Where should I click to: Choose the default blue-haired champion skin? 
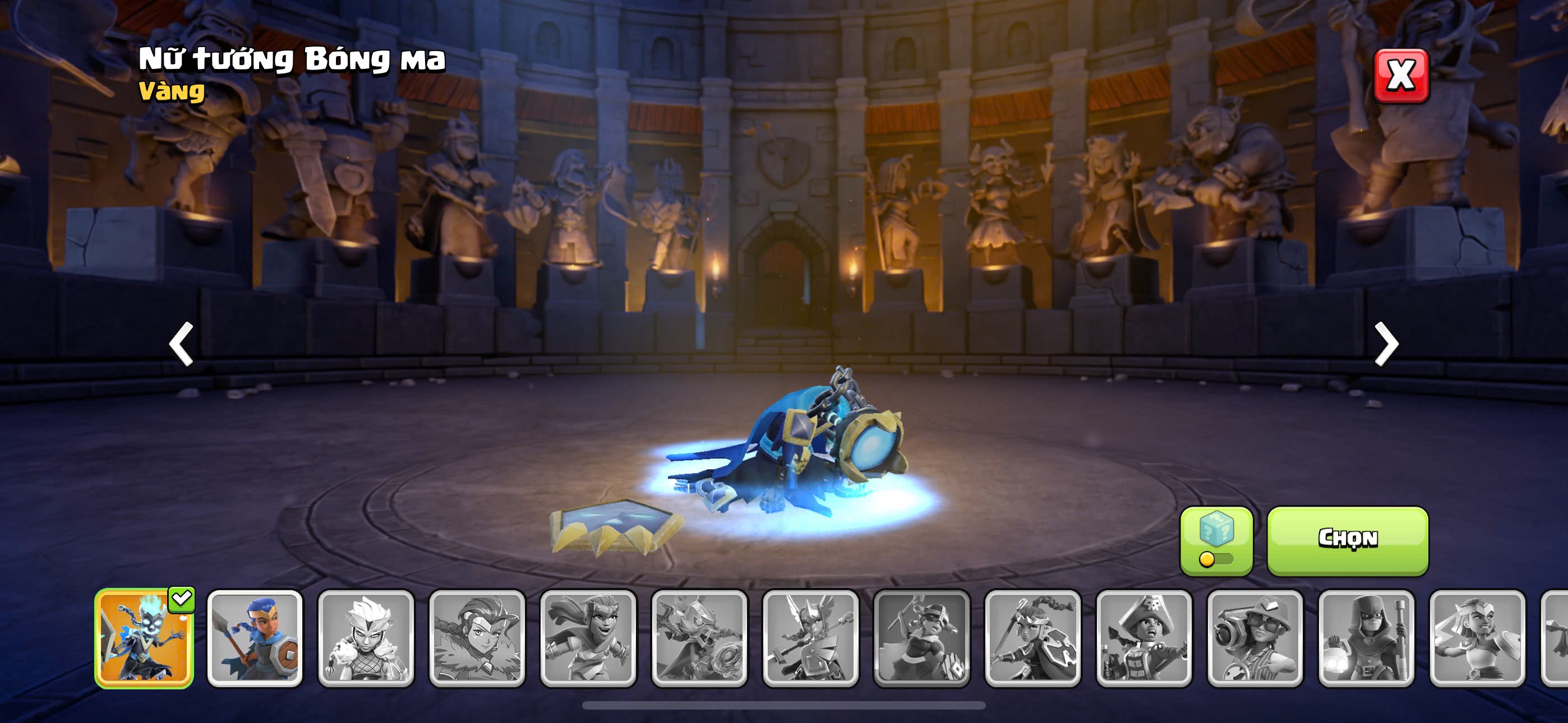pyautogui.click(x=255, y=638)
